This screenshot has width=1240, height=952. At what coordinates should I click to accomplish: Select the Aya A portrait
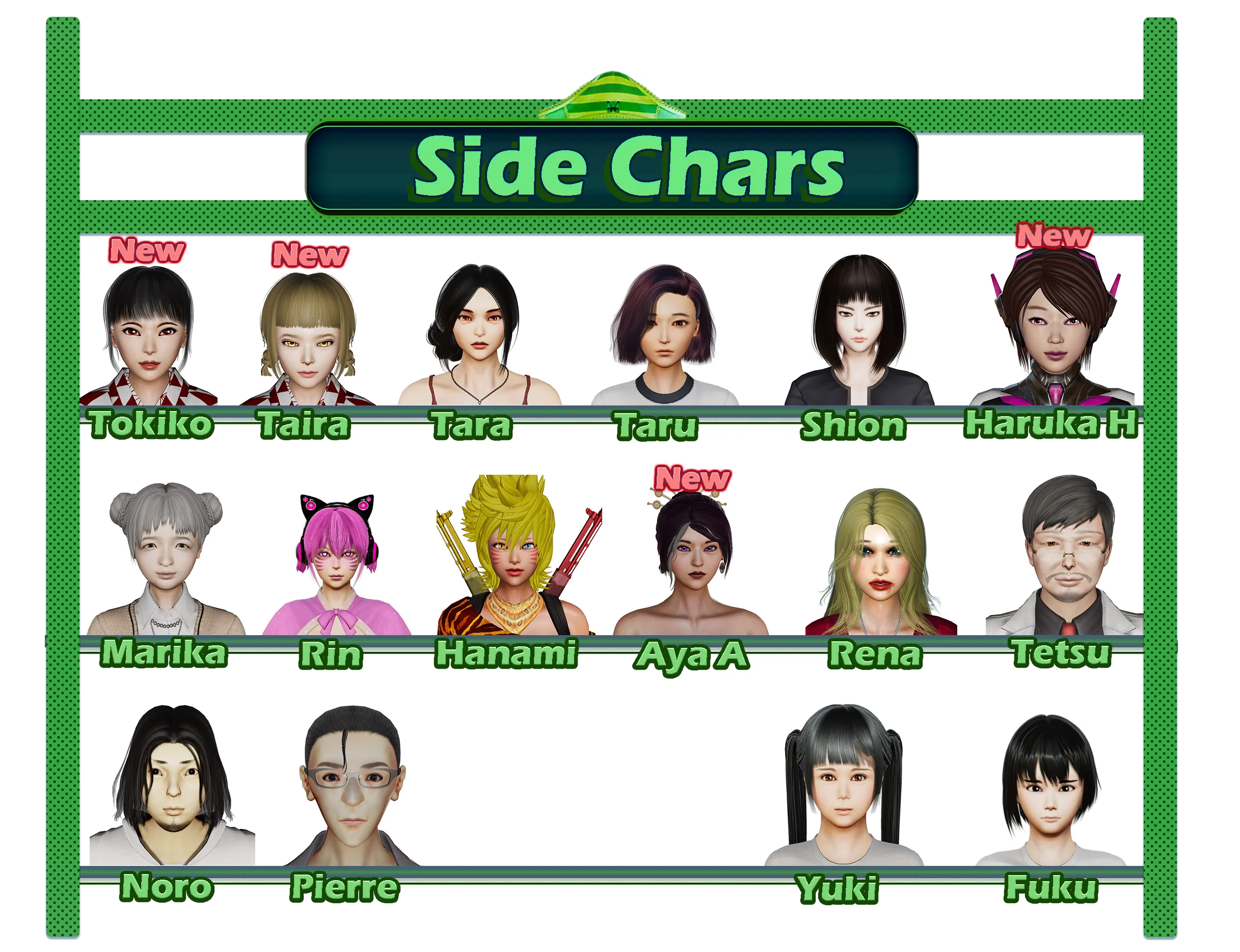tap(692, 561)
